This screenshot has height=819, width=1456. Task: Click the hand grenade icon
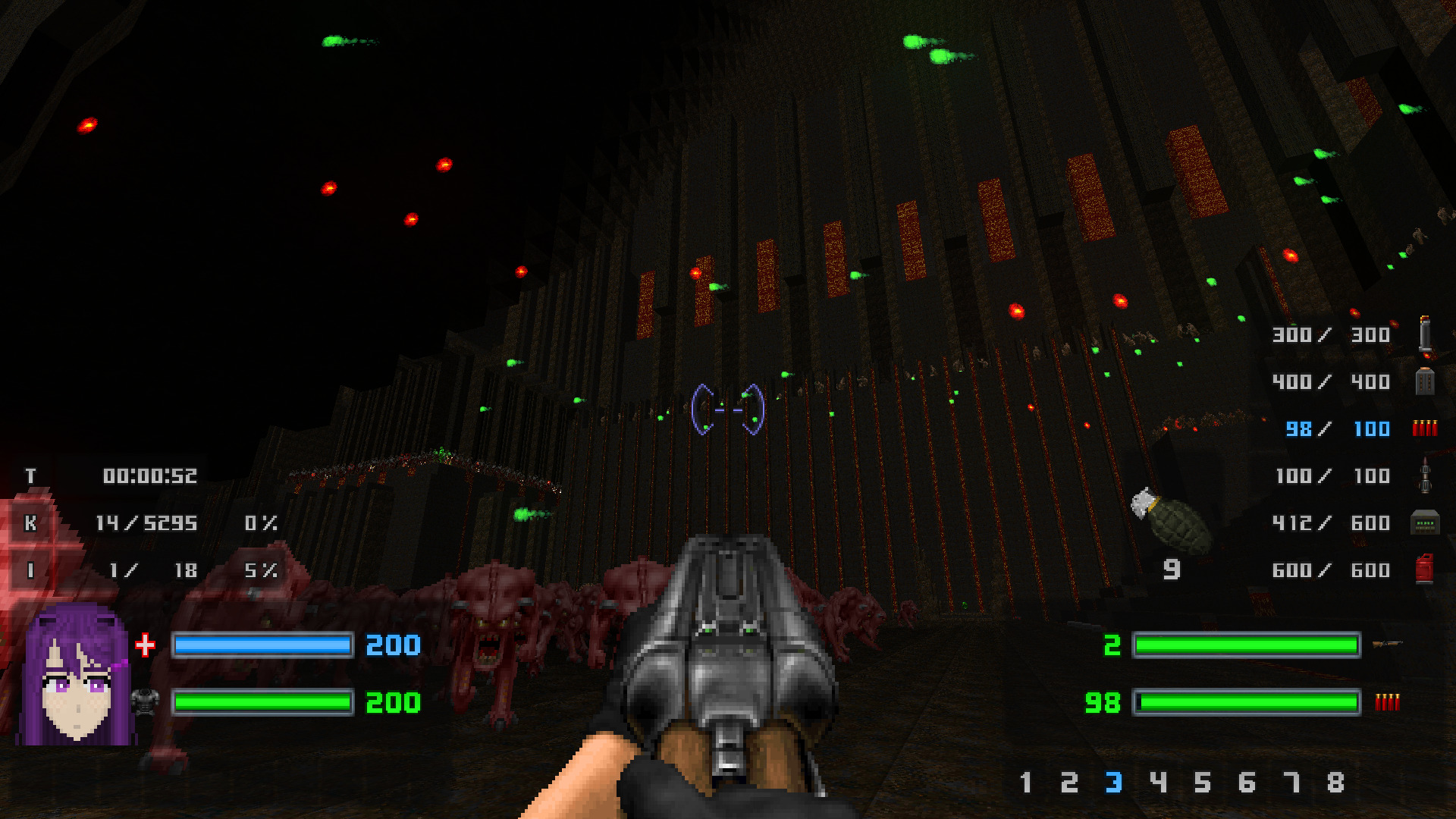(1171, 520)
